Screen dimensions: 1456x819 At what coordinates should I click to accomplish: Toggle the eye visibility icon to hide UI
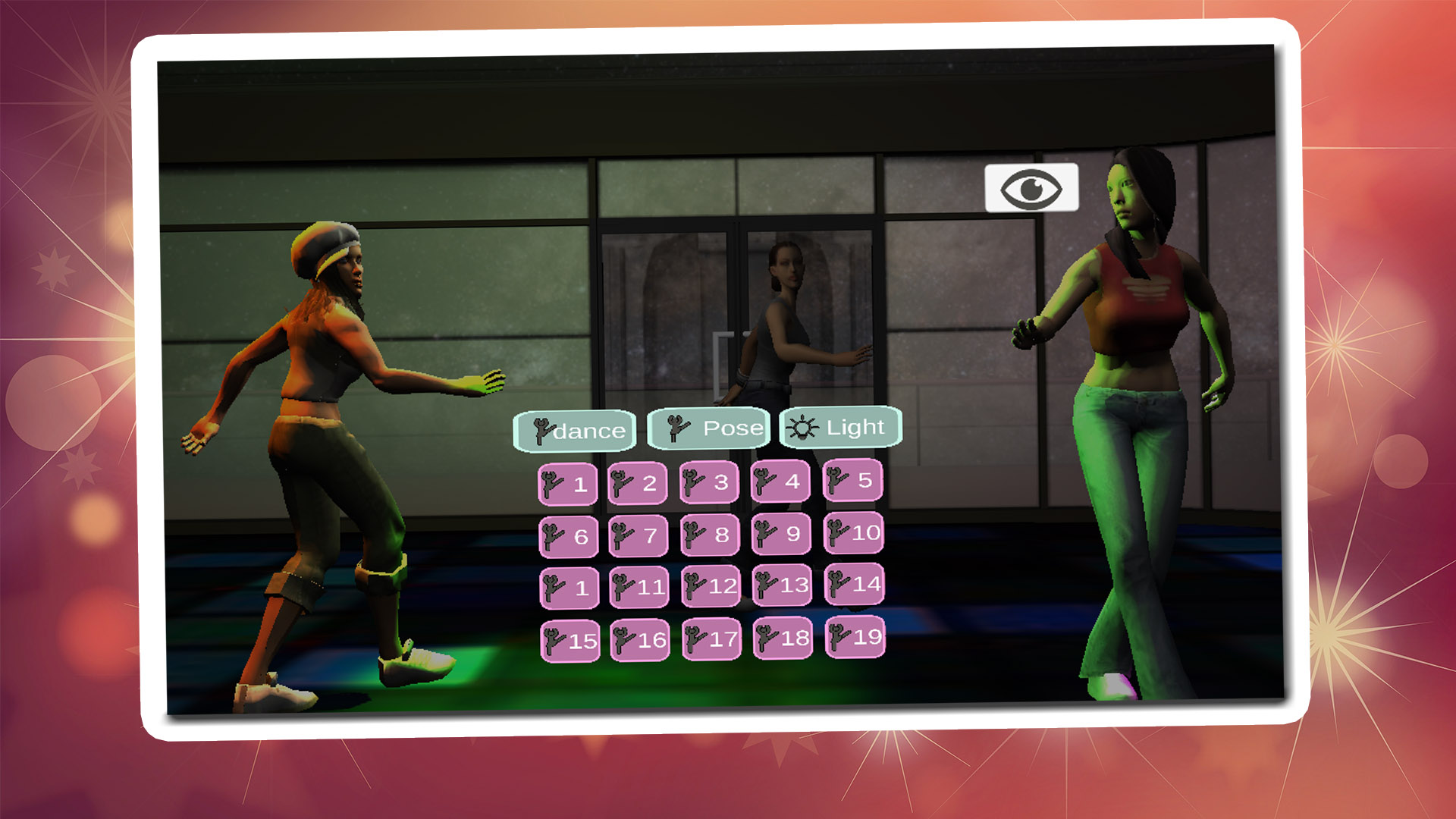point(1031,187)
